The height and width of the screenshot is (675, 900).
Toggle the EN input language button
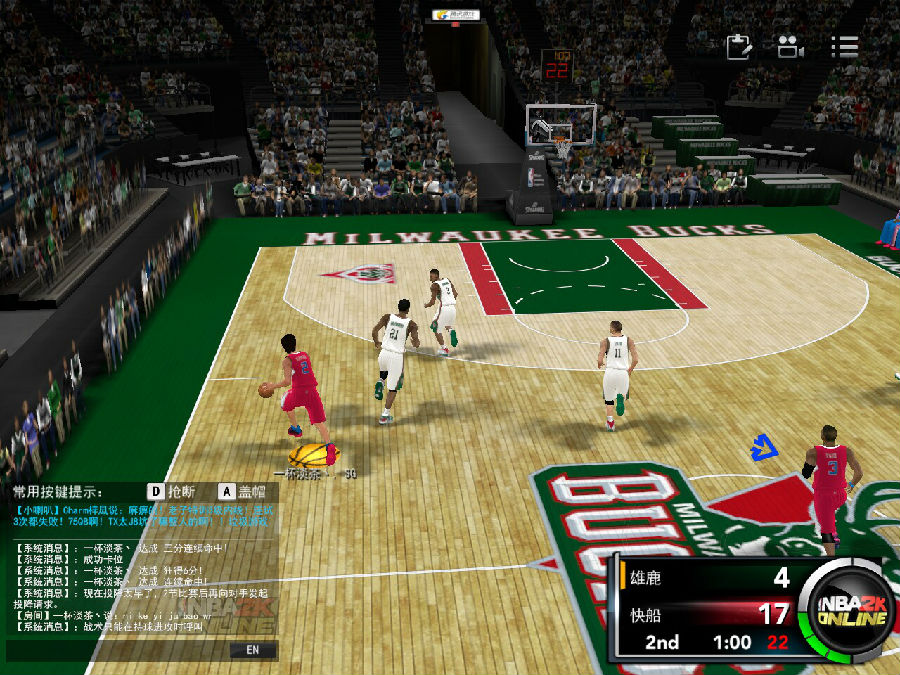(x=252, y=650)
